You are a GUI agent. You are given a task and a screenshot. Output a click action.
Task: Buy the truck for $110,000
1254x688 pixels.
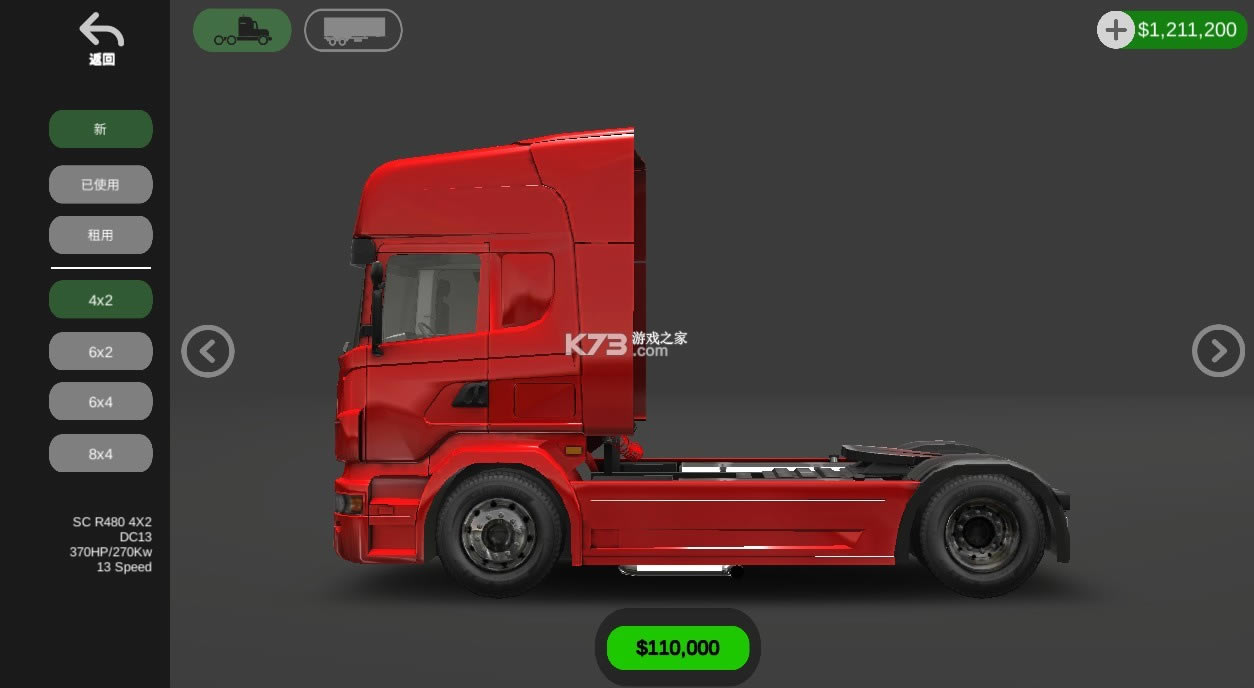tap(678, 648)
